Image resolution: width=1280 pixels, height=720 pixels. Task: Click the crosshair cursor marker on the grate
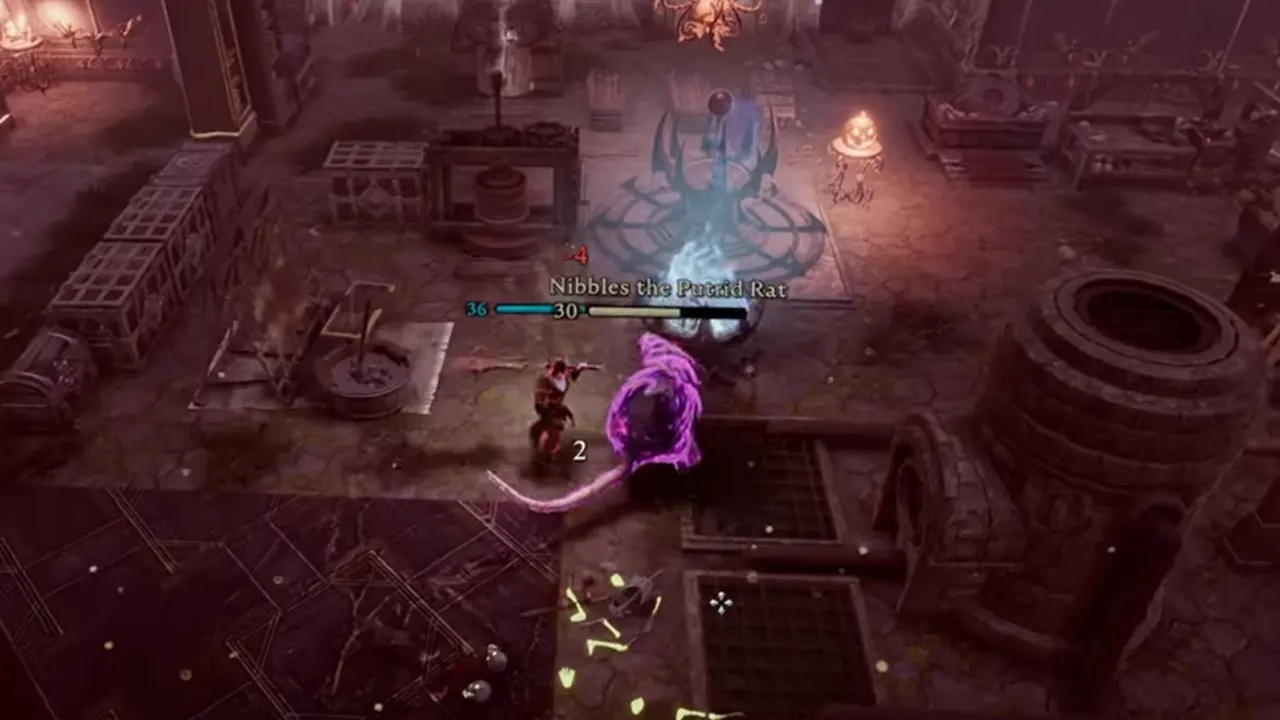click(722, 602)
